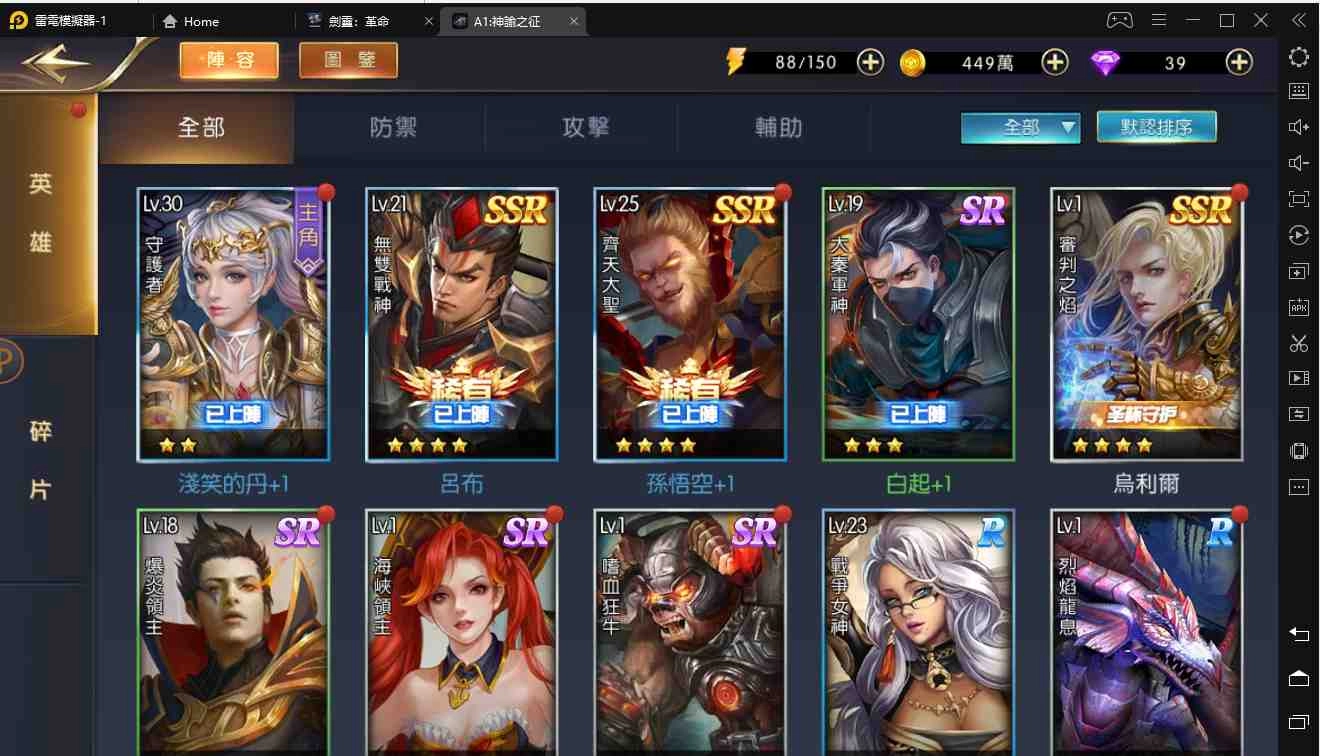The image size is (1320, 756).
Task: Open the 圖鑒 button
Action: pyautogui.click(x=347, y=60)
